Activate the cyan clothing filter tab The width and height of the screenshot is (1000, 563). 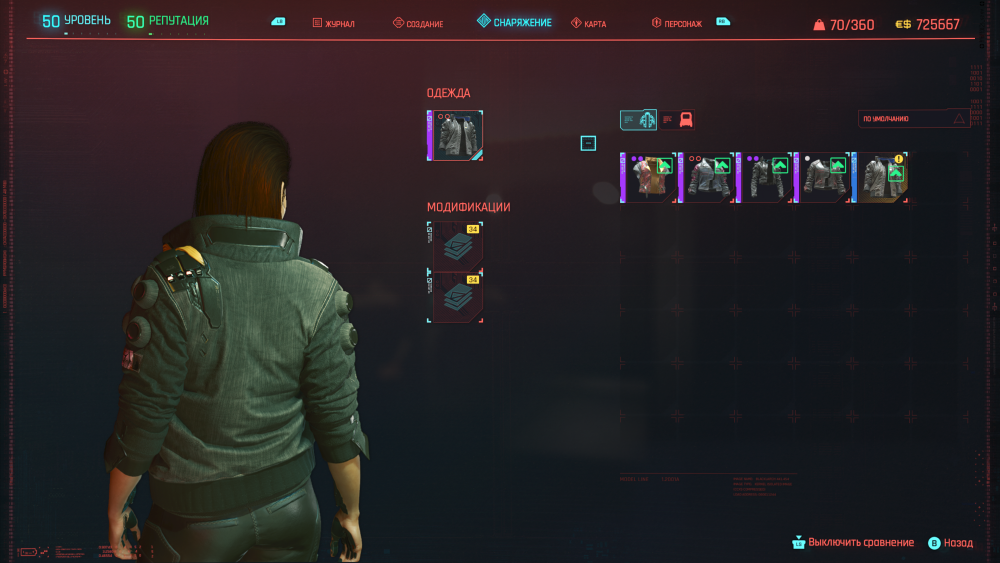pyautogui.click(x=638, y=120)
